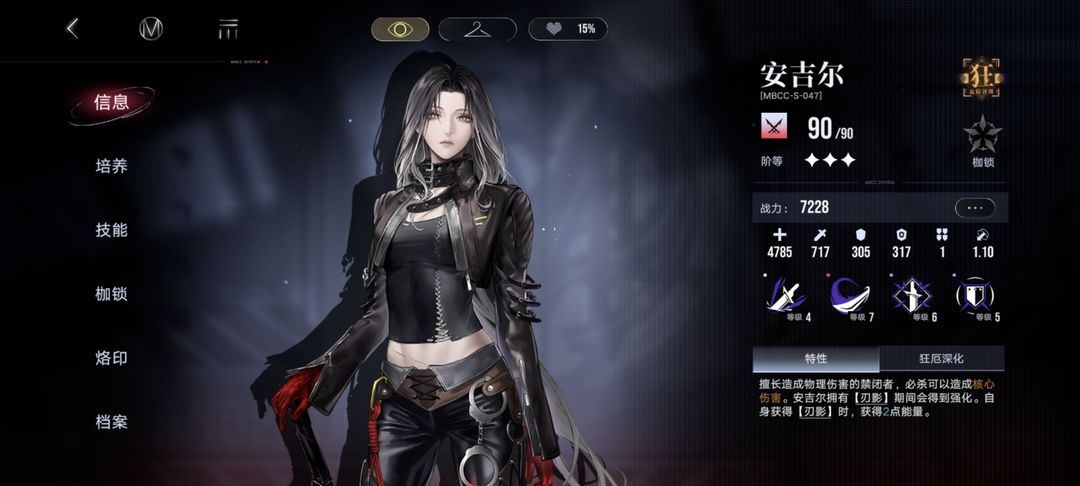Screen dimensions: 1080x486
Task: Expand stats with the three-dots button
Action: 975,208
